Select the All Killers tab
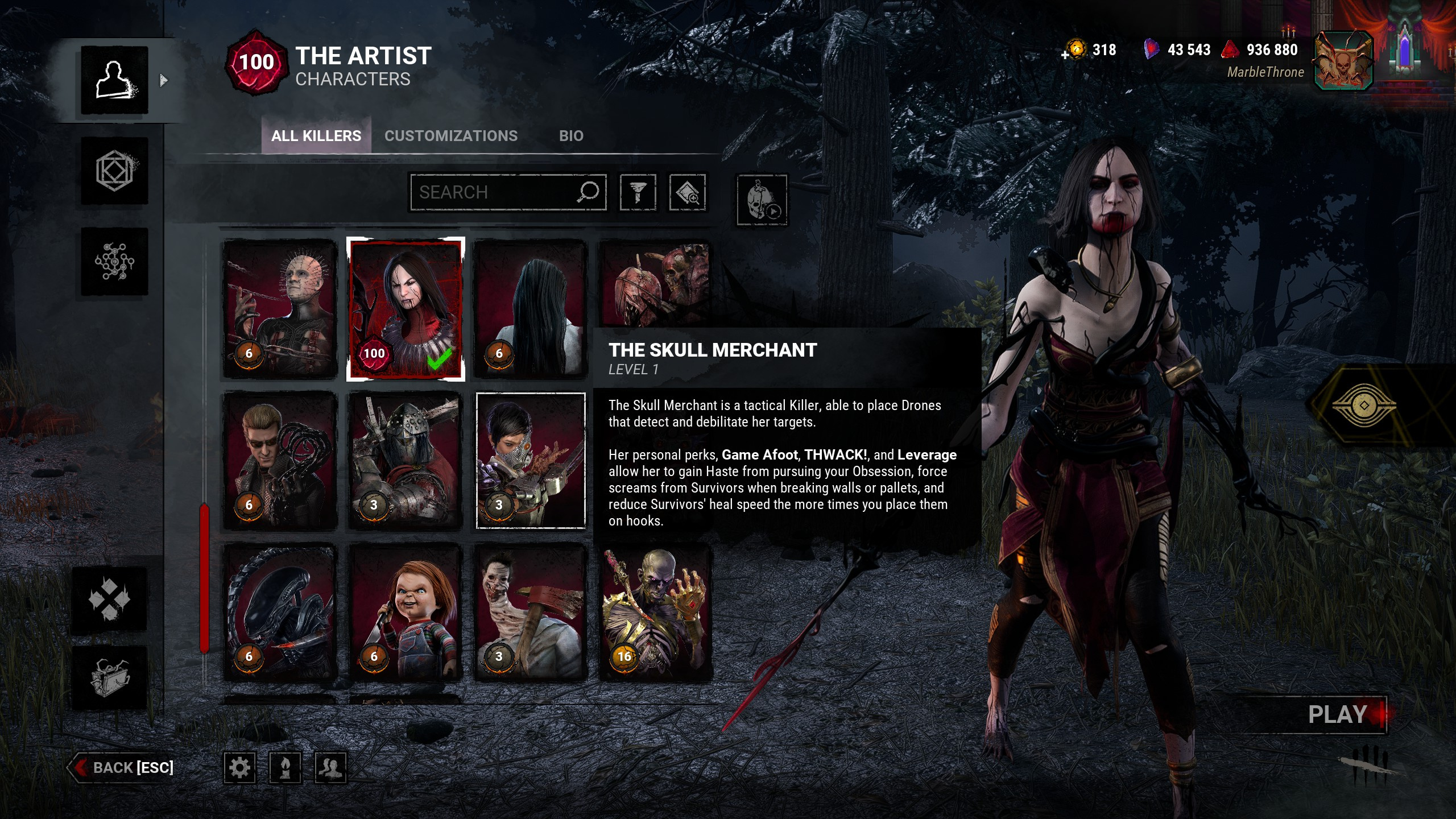The image size is (1456, 819). 316,136
